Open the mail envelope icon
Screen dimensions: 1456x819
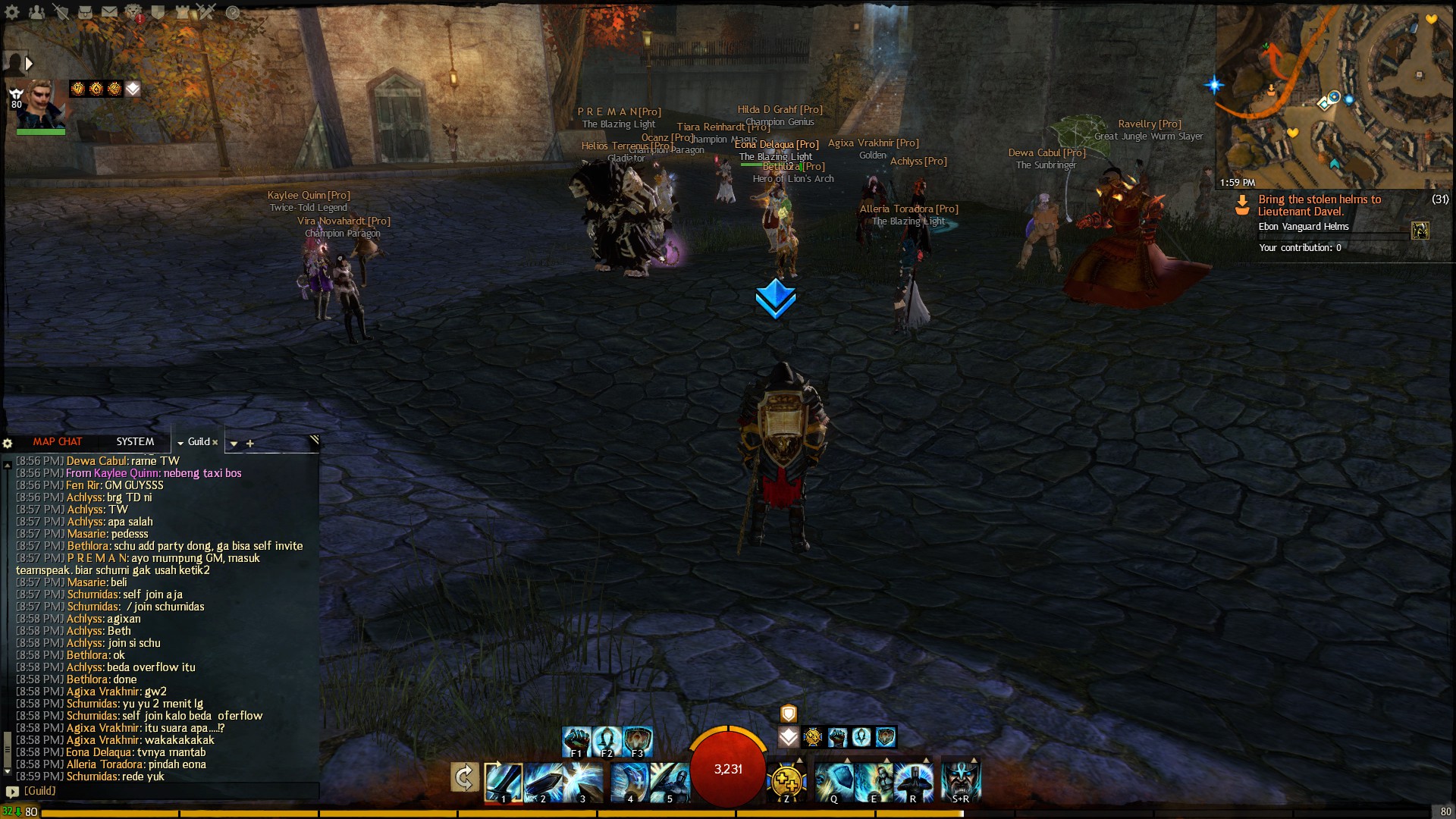tap(110, 11)
